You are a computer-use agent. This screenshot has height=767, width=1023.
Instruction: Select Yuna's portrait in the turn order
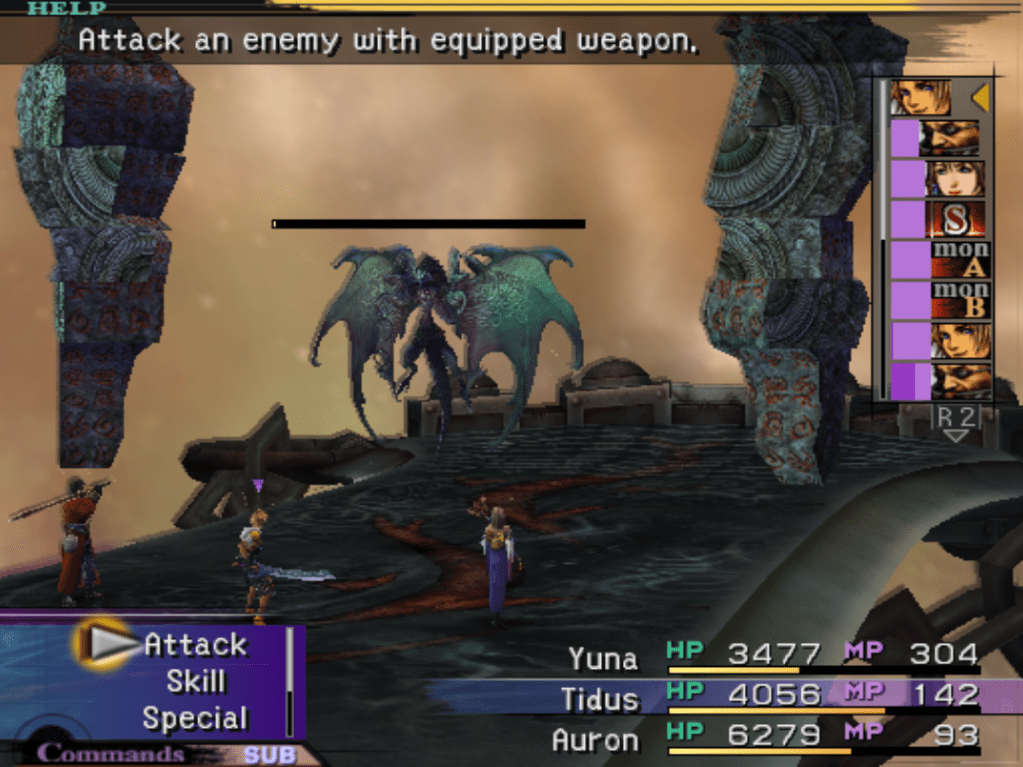(958, 179)
